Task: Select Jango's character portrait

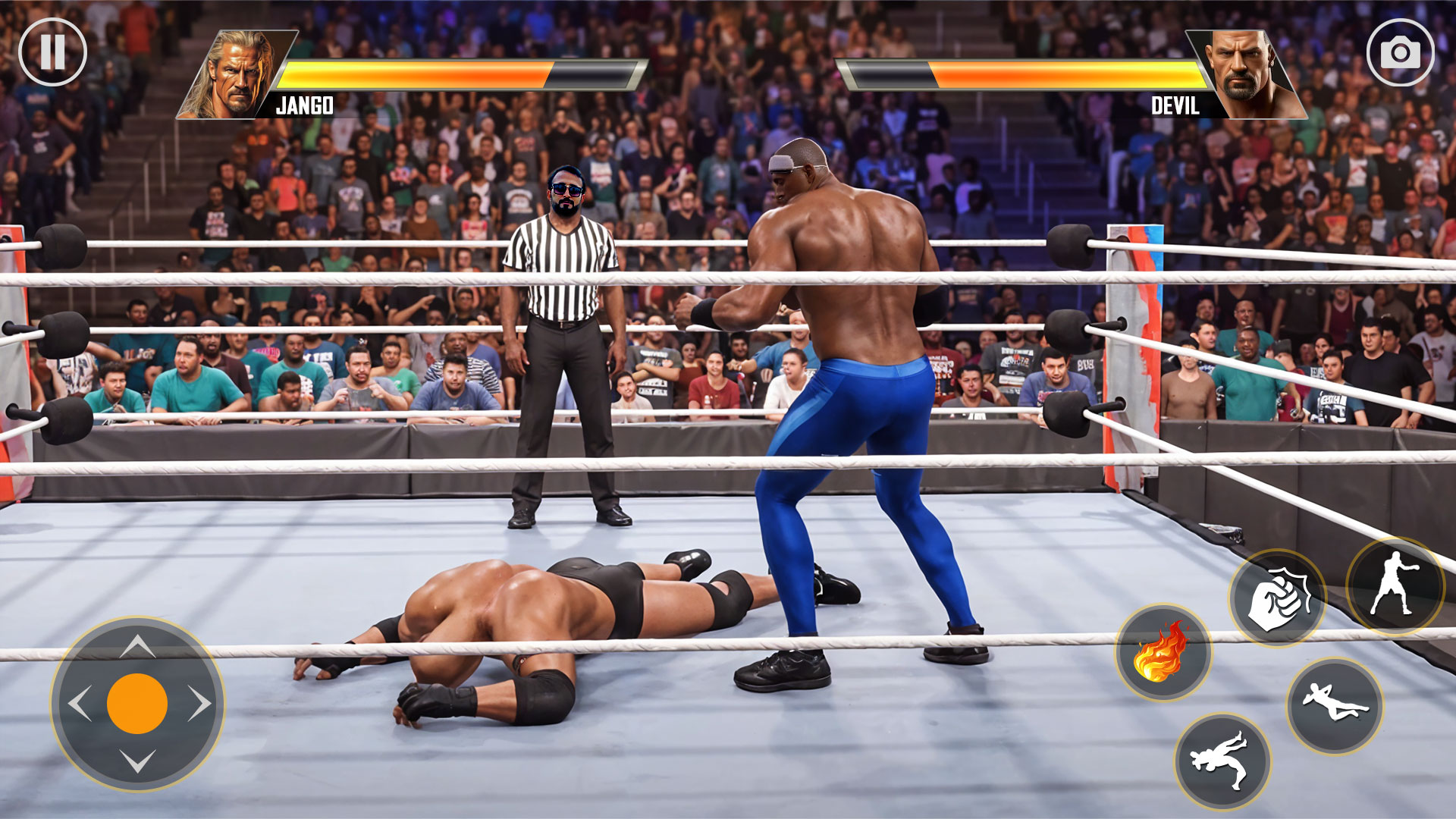Action: (237, 72)
